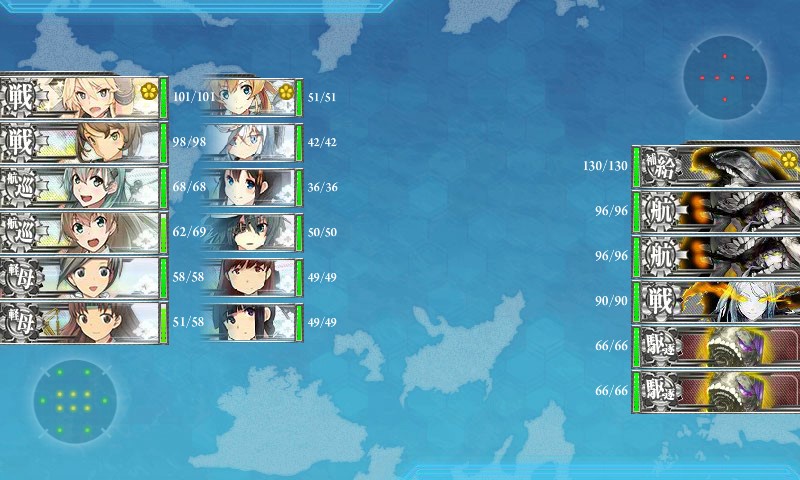Choose the escort ship banner with 42/42 HP
This screenshot has width=800, height=480.
point(250,142)
